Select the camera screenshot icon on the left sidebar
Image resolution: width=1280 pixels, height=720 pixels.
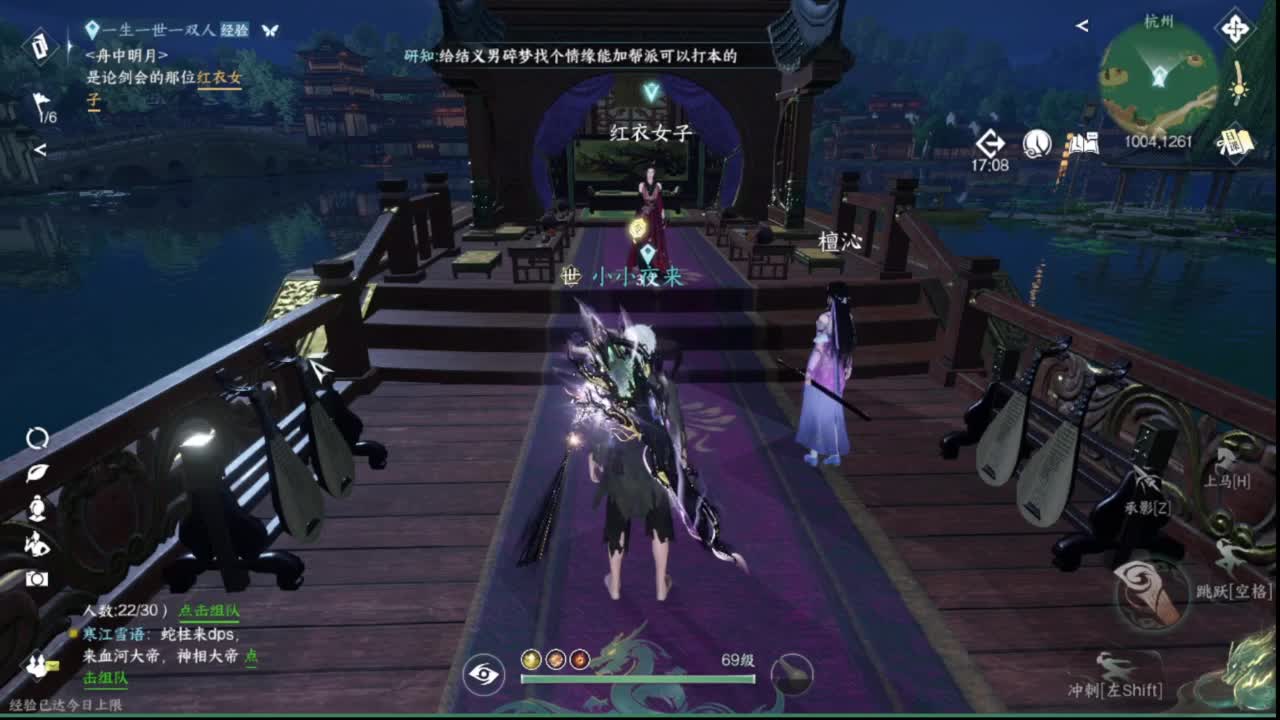(x=38, y=579)
